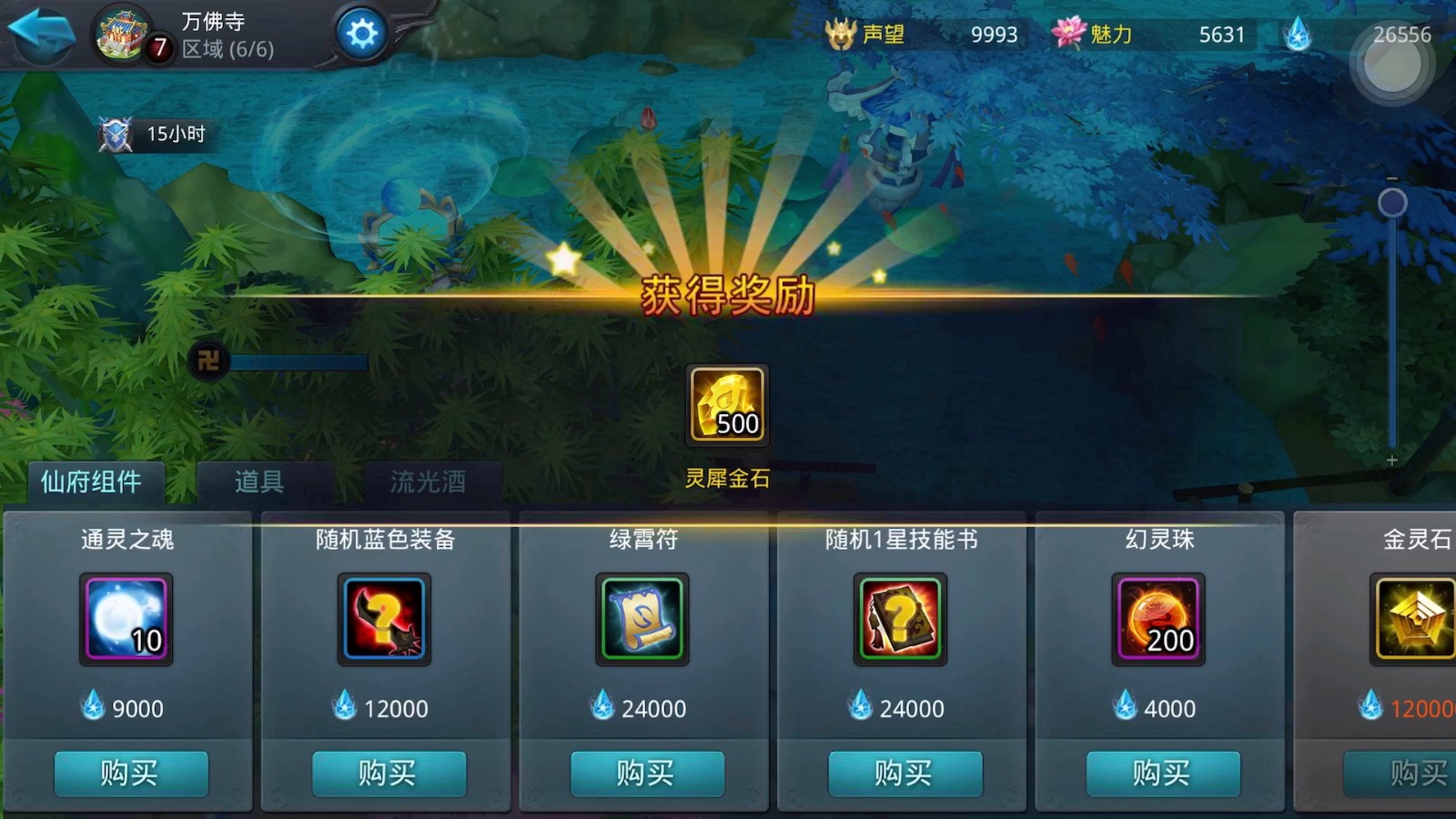Open the settings gear
Image resolution: width=1456 pixels, height=819 pixels.
point(362,30)
